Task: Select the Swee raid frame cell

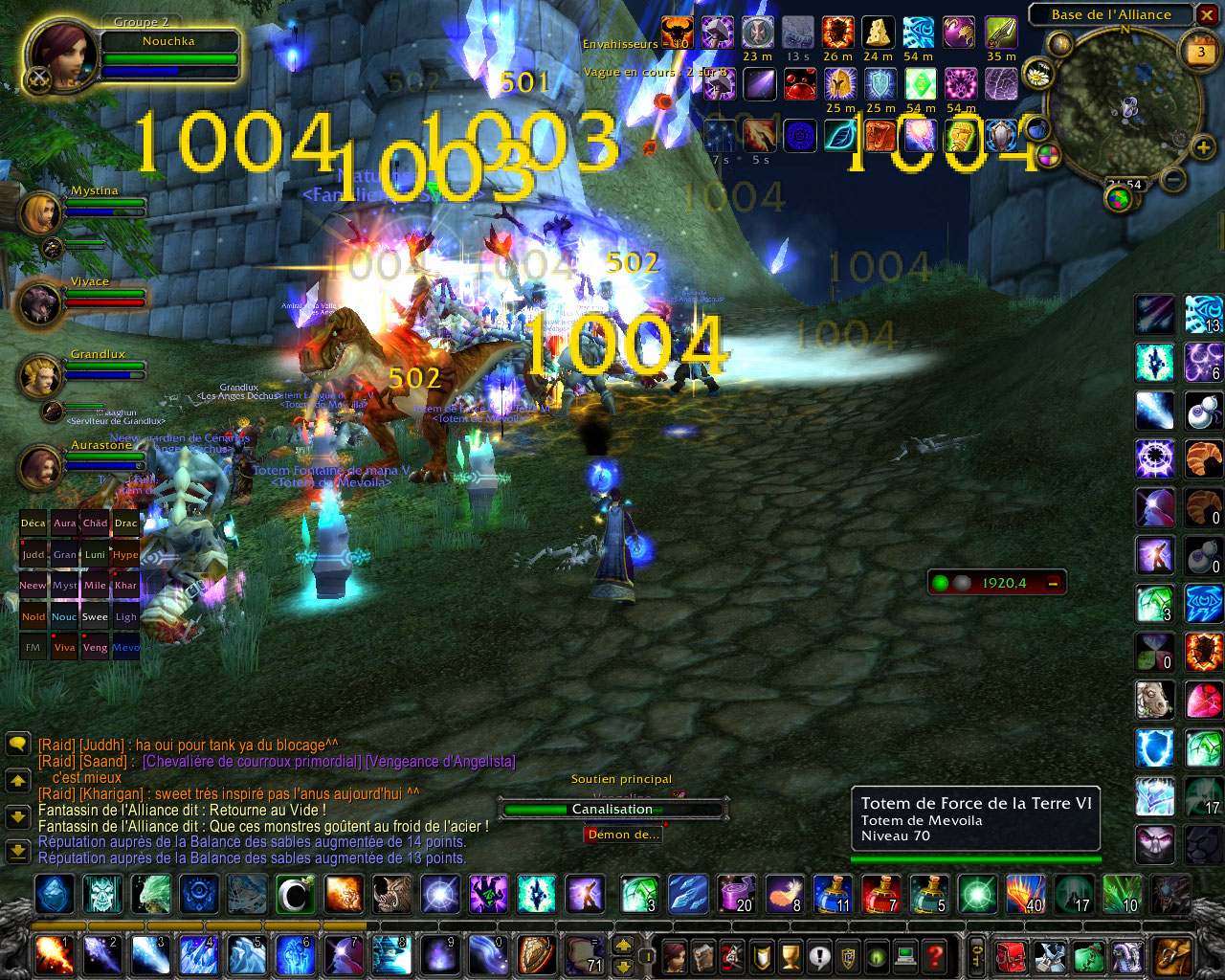Action: pyautogui.click(x=95, y=617)
